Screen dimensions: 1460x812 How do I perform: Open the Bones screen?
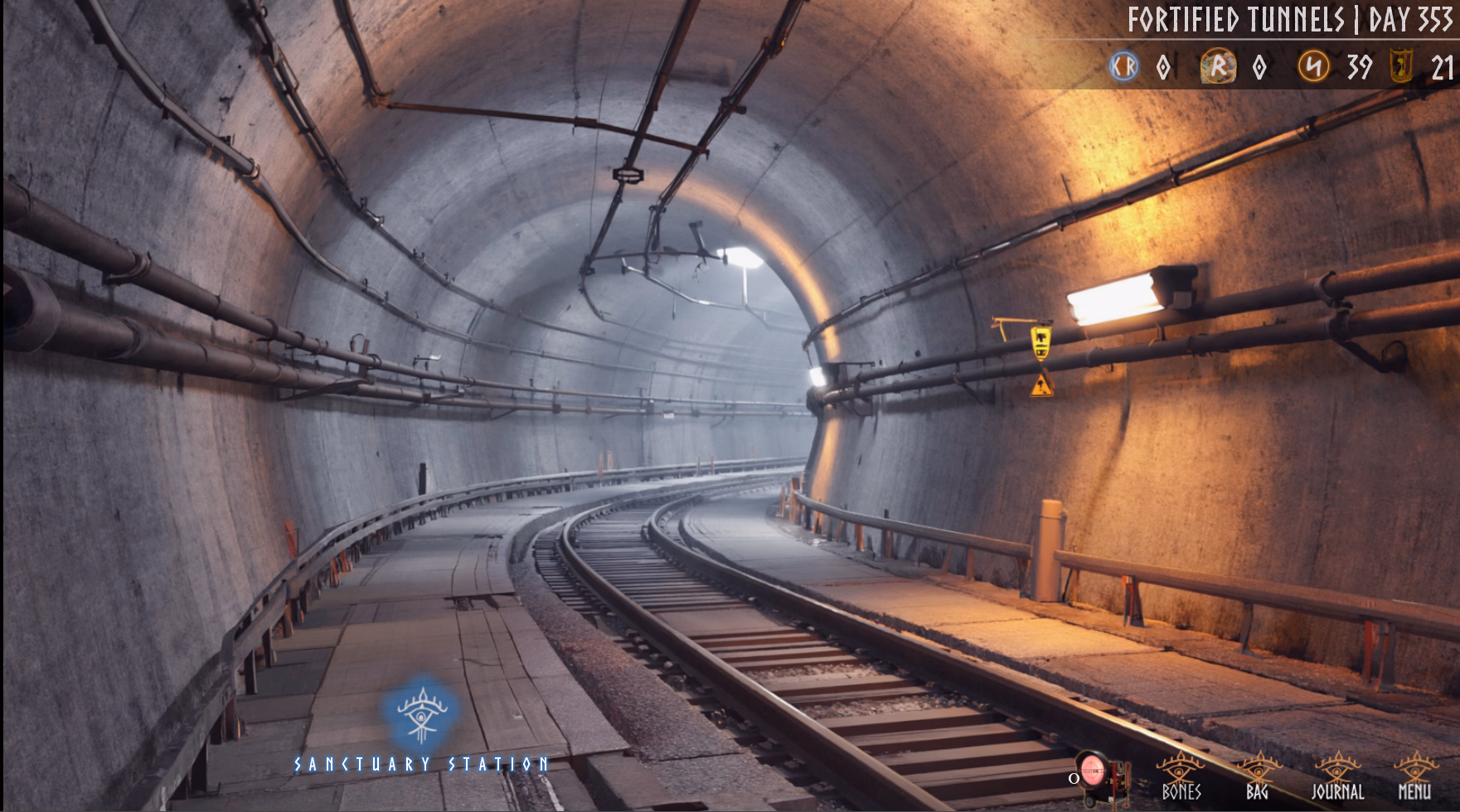click(1181, 776)
